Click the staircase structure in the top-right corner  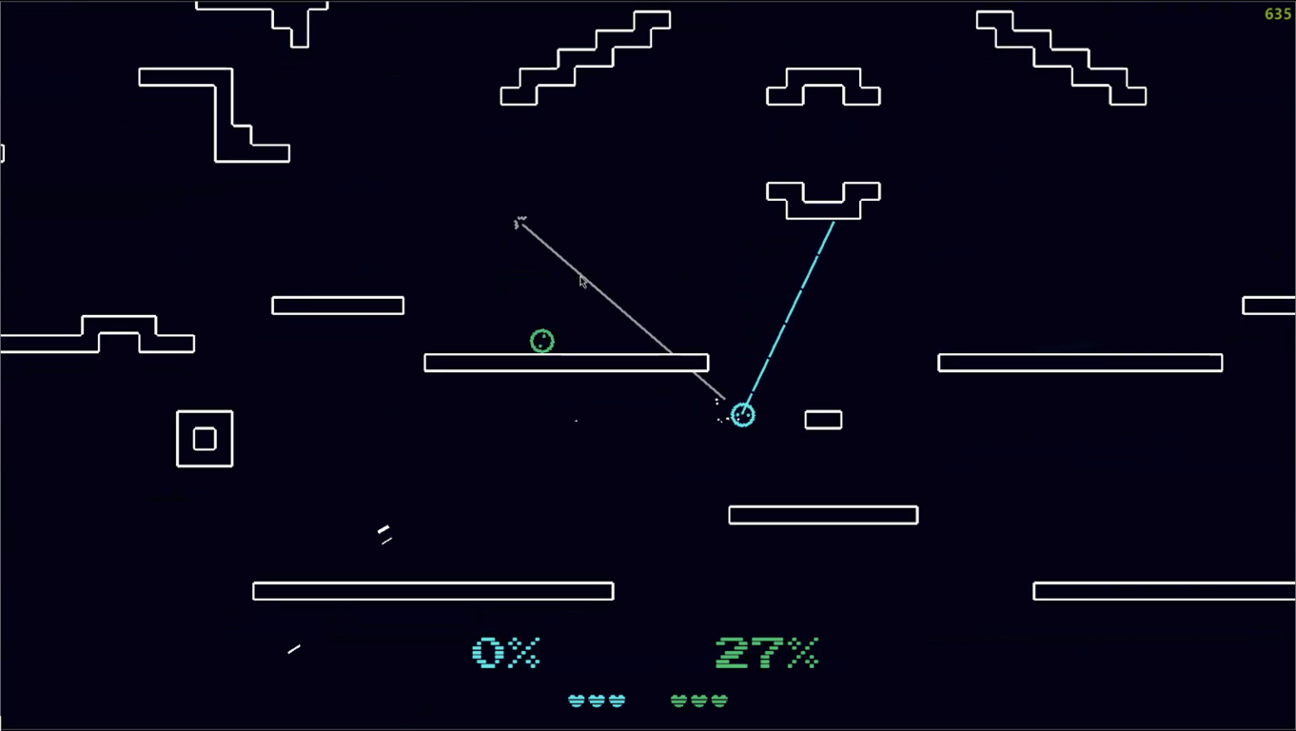[1060, 55]
